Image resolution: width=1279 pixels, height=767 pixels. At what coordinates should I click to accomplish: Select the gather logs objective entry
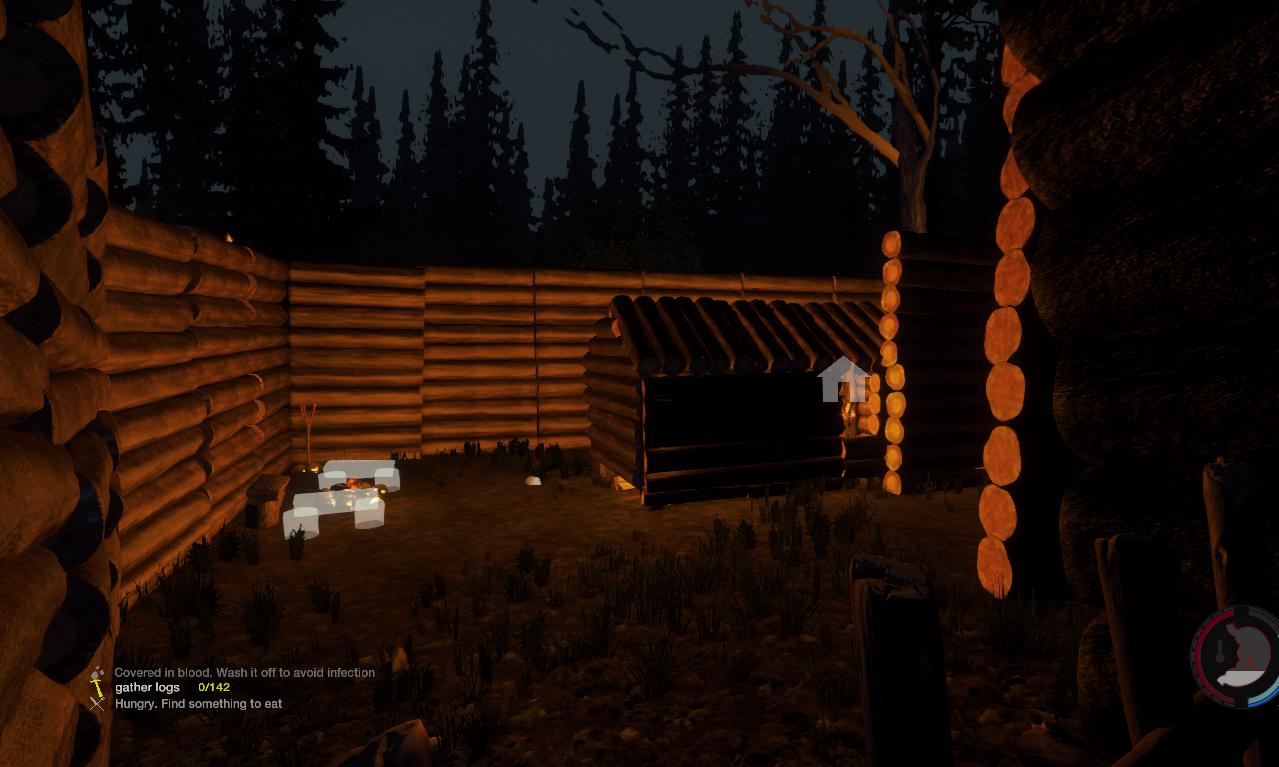pyautogui.click(x=148, y=688)
